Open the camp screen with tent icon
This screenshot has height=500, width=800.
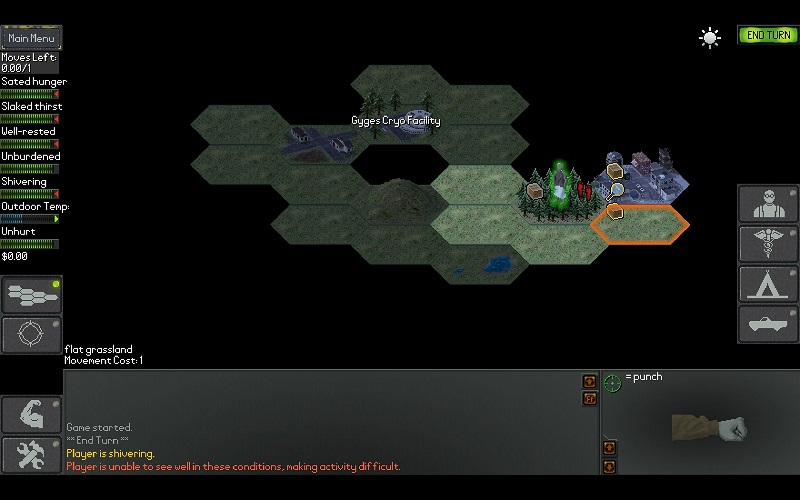[x=767, y=284]
